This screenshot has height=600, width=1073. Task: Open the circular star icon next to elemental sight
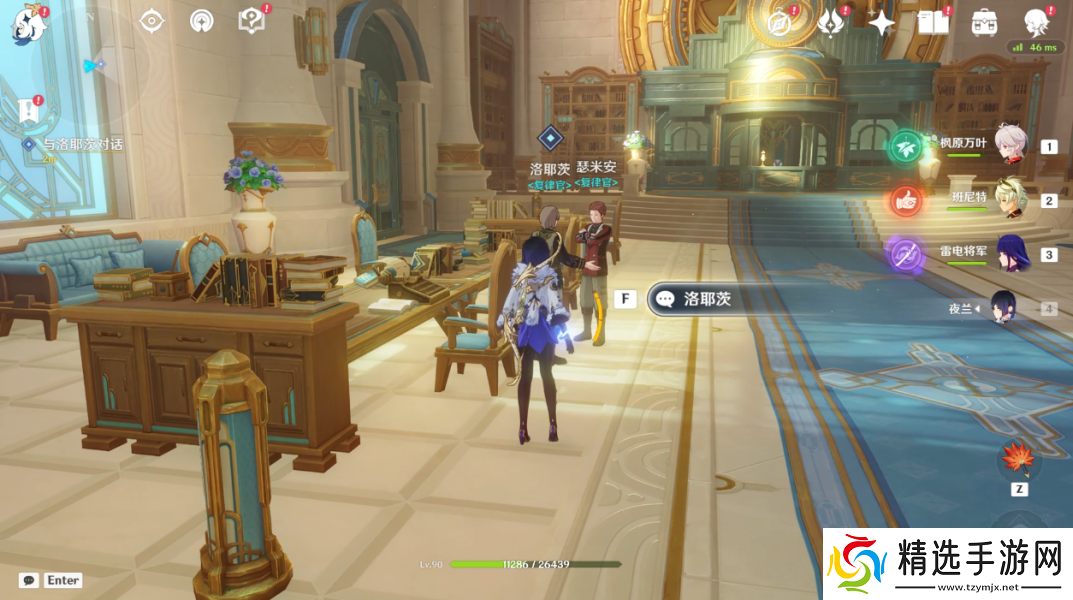tap(201, 21)
